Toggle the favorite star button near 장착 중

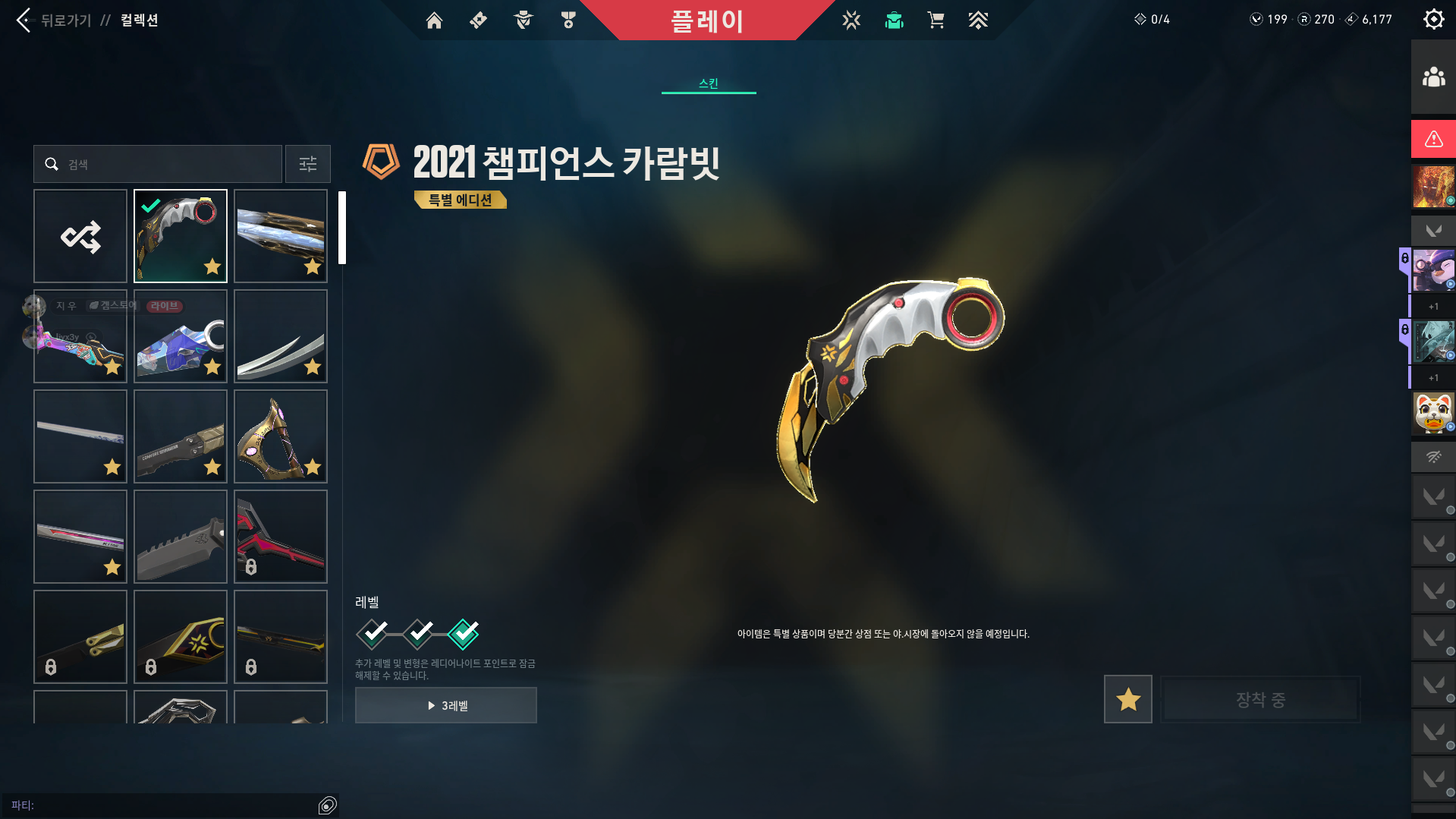[x=1127, y=699]
